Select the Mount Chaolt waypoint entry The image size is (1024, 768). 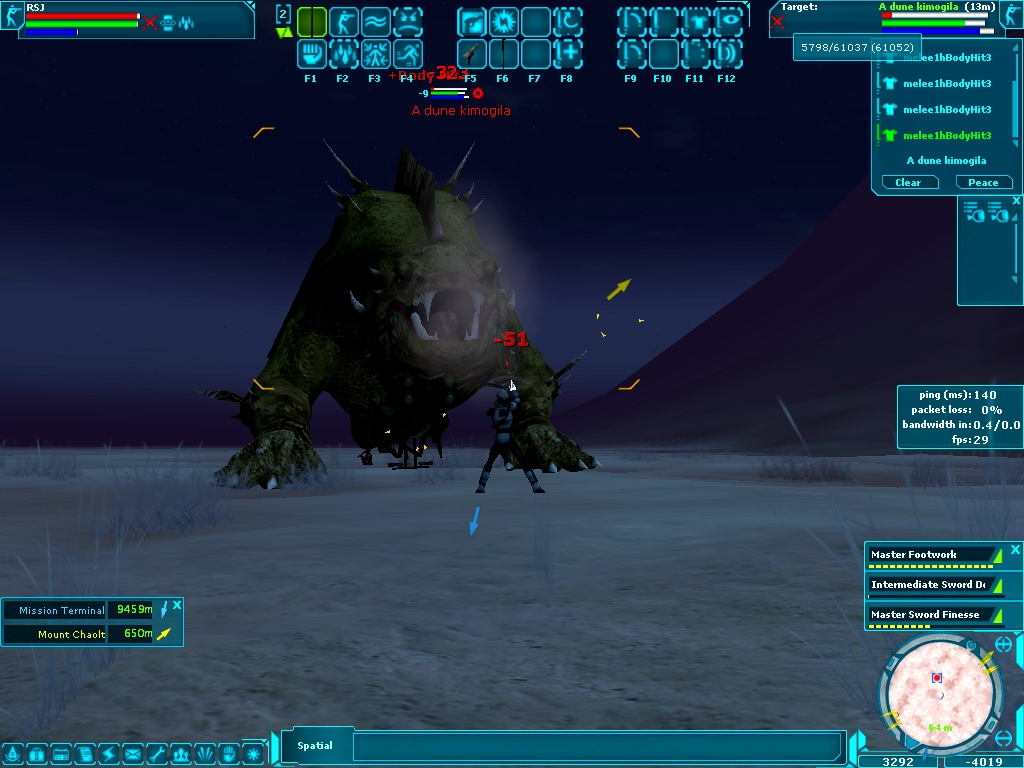(71, 634)
